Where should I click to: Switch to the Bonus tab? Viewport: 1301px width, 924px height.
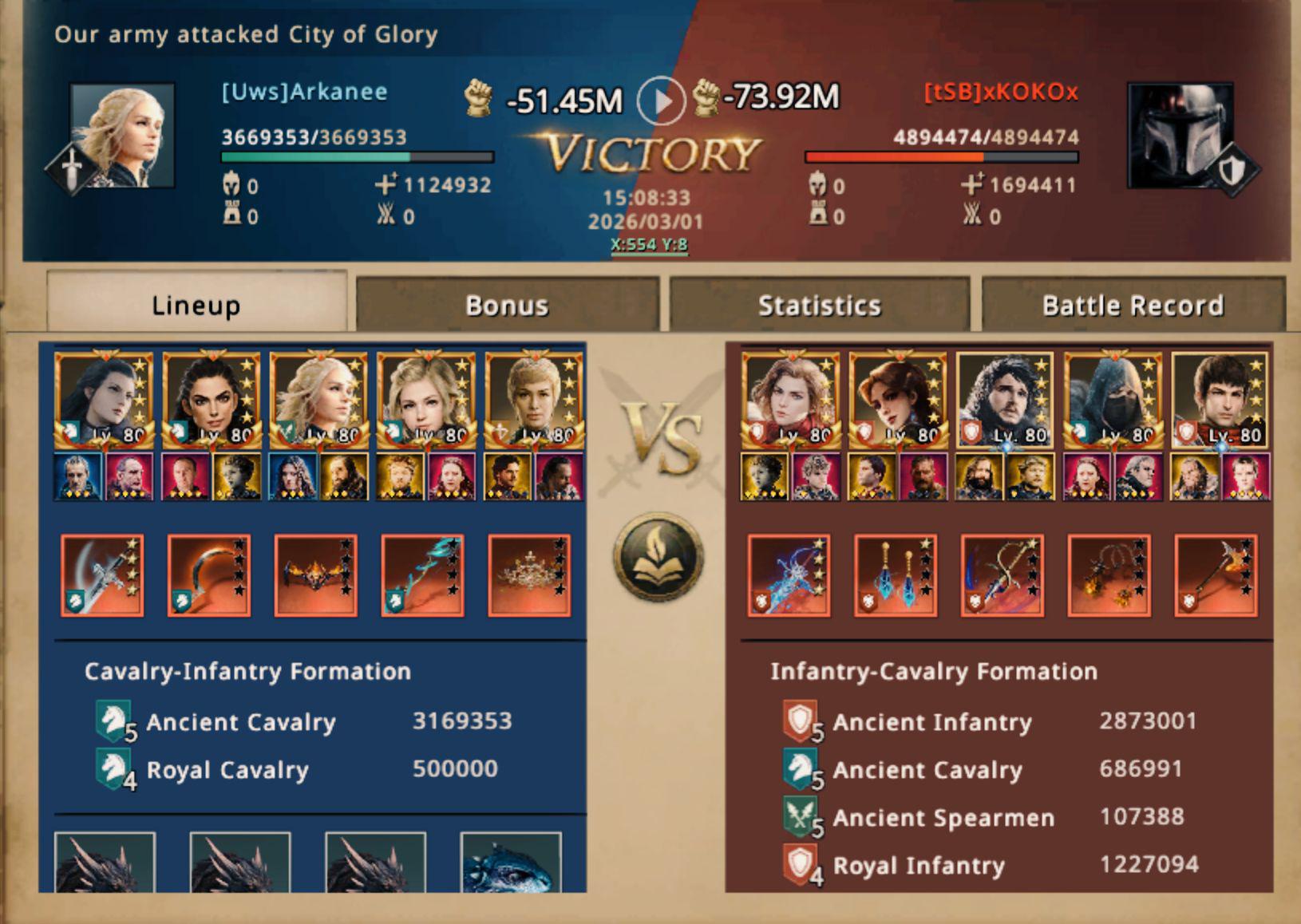click(507, 305)
